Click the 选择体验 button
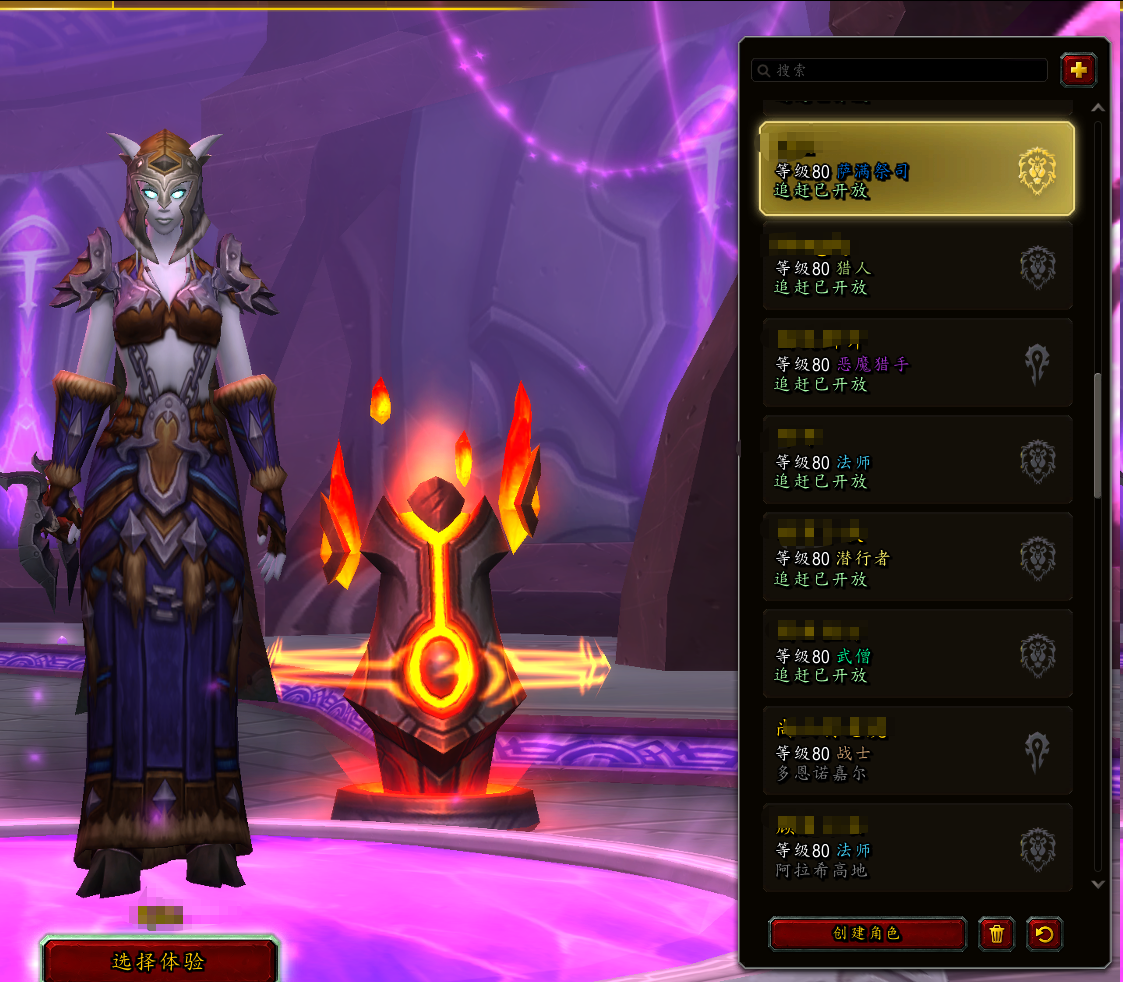This screenshot has width=1123, height=982. point(159,962)
